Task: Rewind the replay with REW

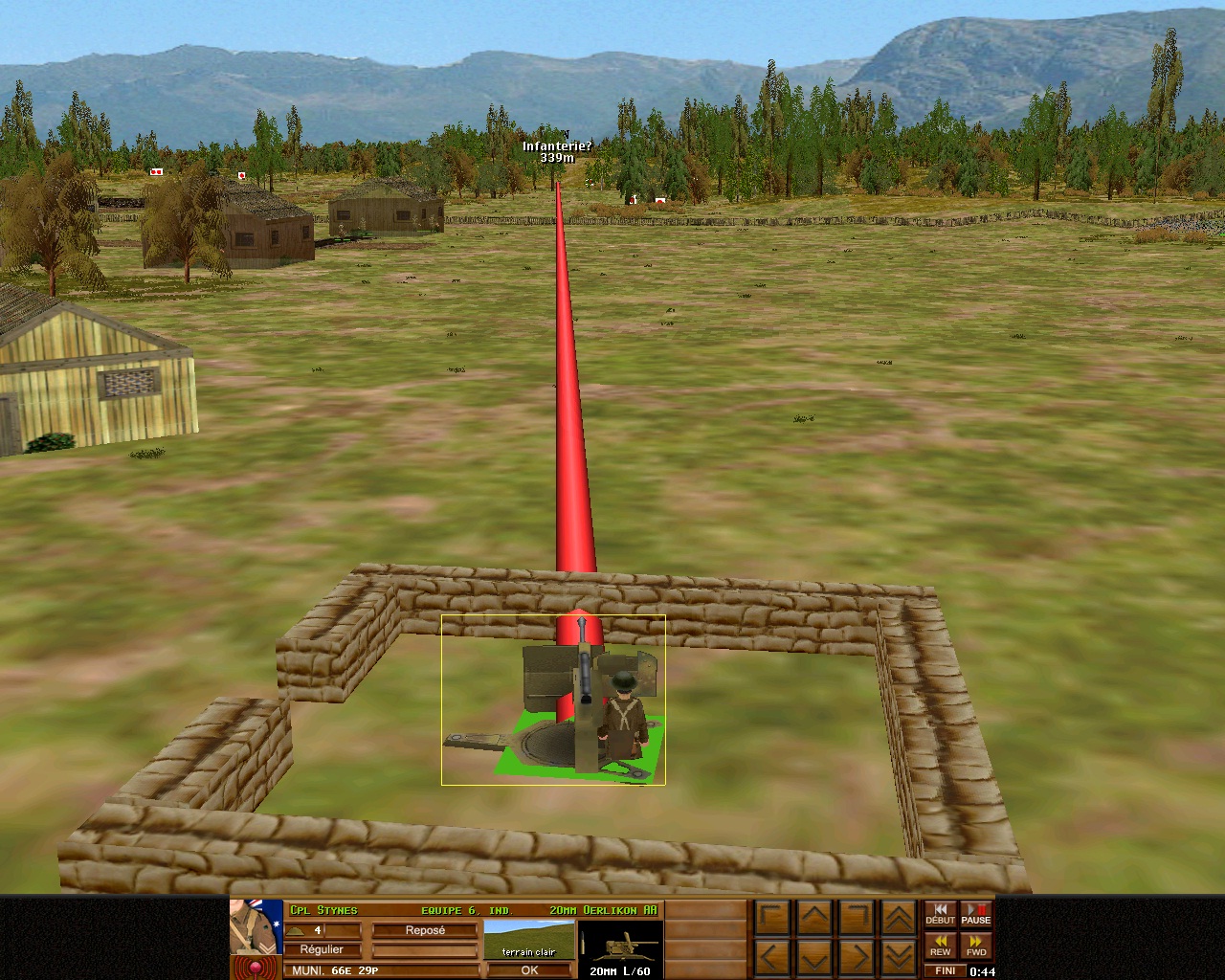Action: pyautogui.click(x=940, y=946)
